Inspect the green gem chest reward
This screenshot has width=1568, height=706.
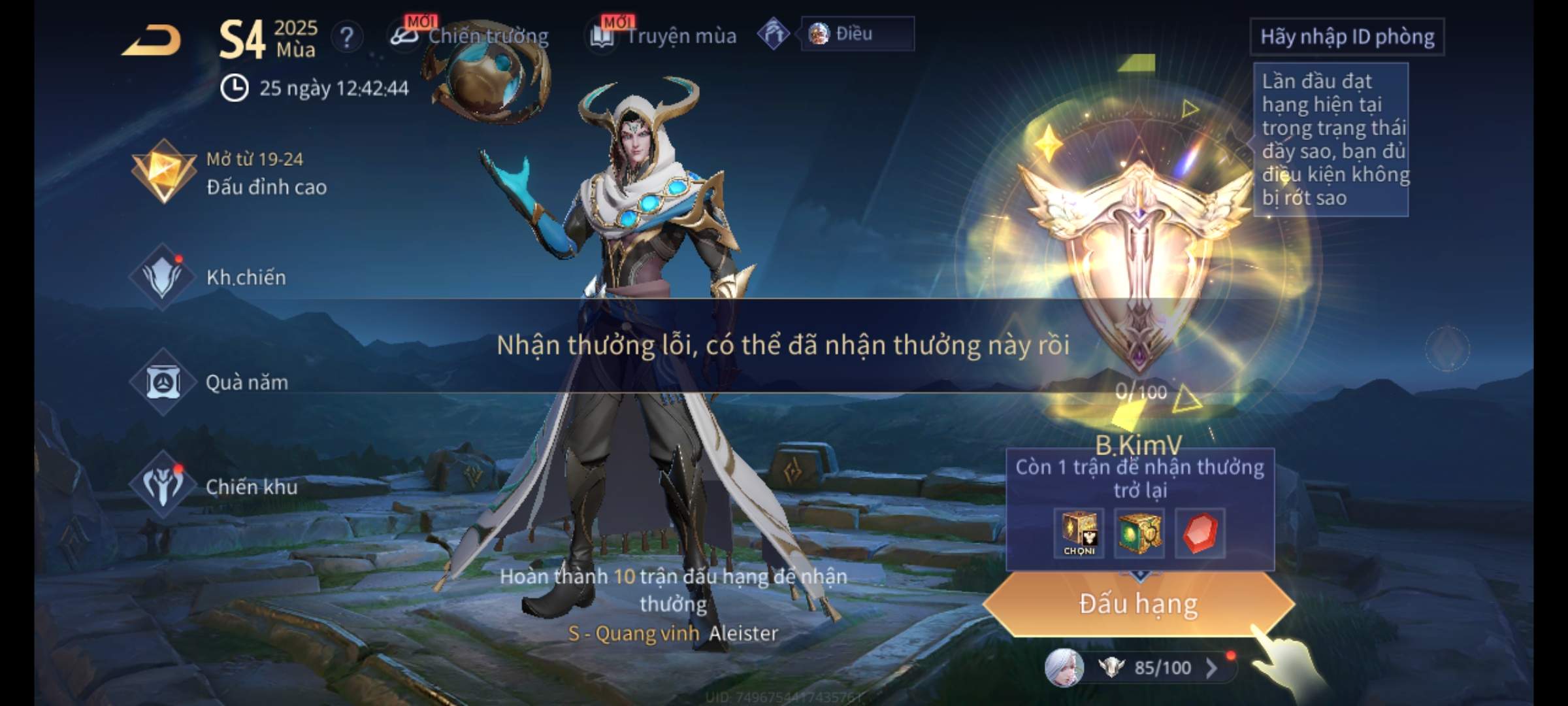point(1139,533)
